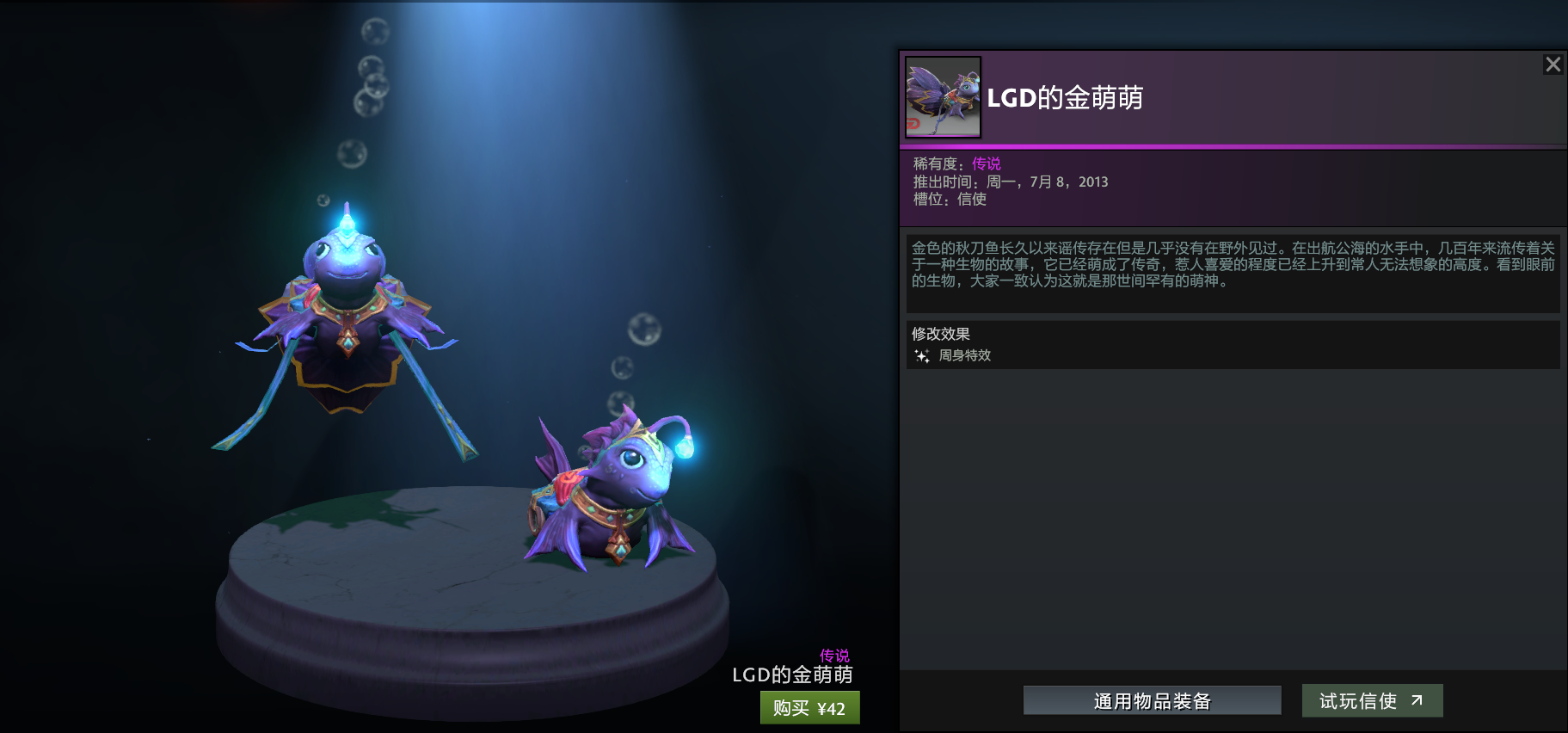
Task: Click the external-link arrow on 试玩信使 button
Action: click(1416, 699)
